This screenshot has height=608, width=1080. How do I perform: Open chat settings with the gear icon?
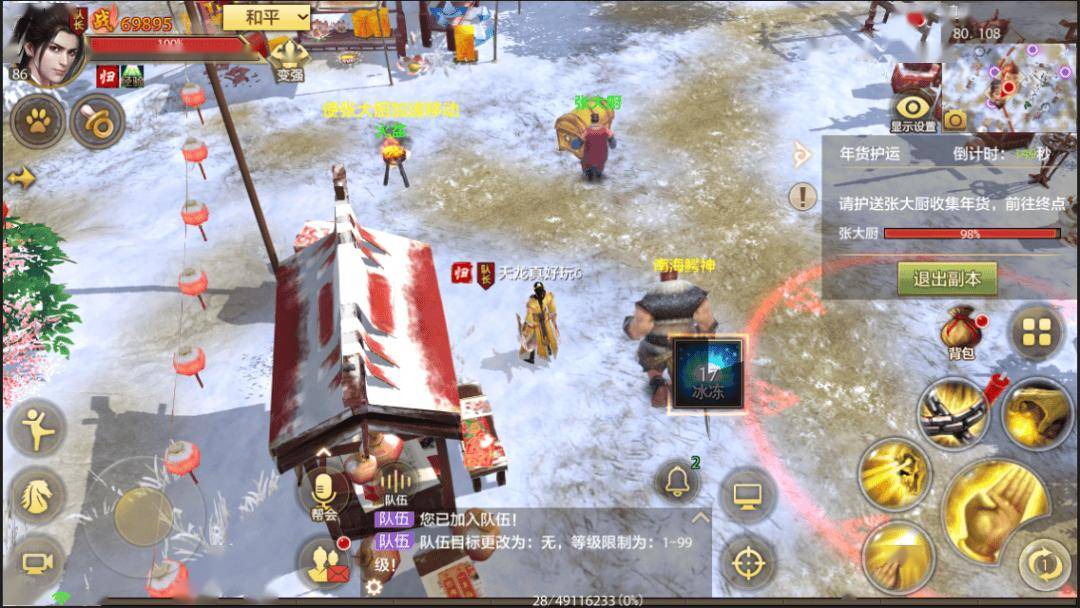pyautogui.click(x=374, y=587)
